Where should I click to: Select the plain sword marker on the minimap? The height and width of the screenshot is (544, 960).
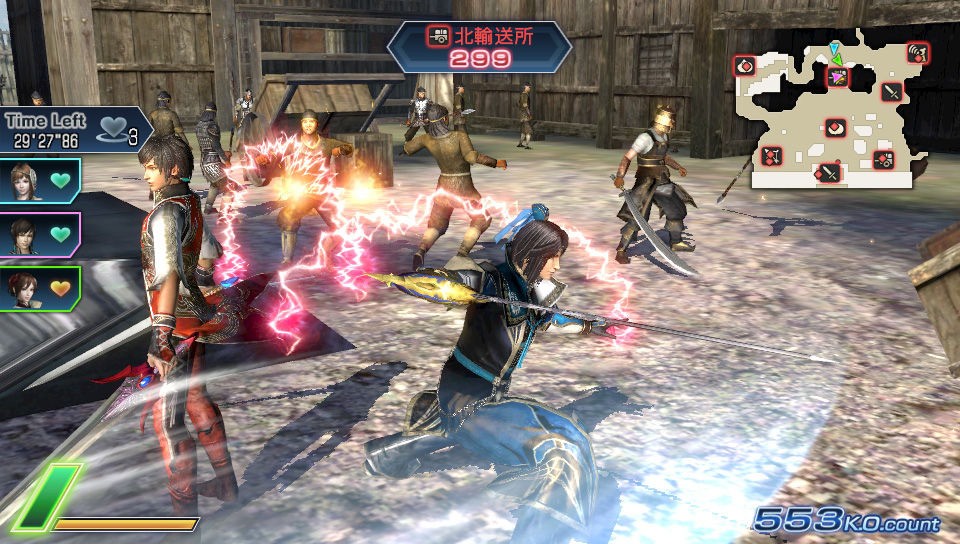[892, 93]
